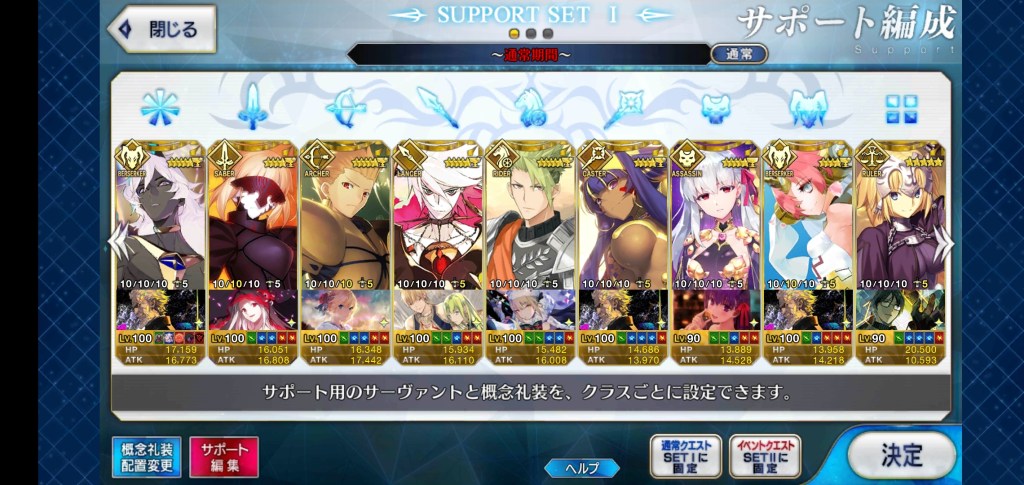Open the ヘルプ help button
Image resolution: width=1024 pixels, height=485 pixels.
[584, 467]
